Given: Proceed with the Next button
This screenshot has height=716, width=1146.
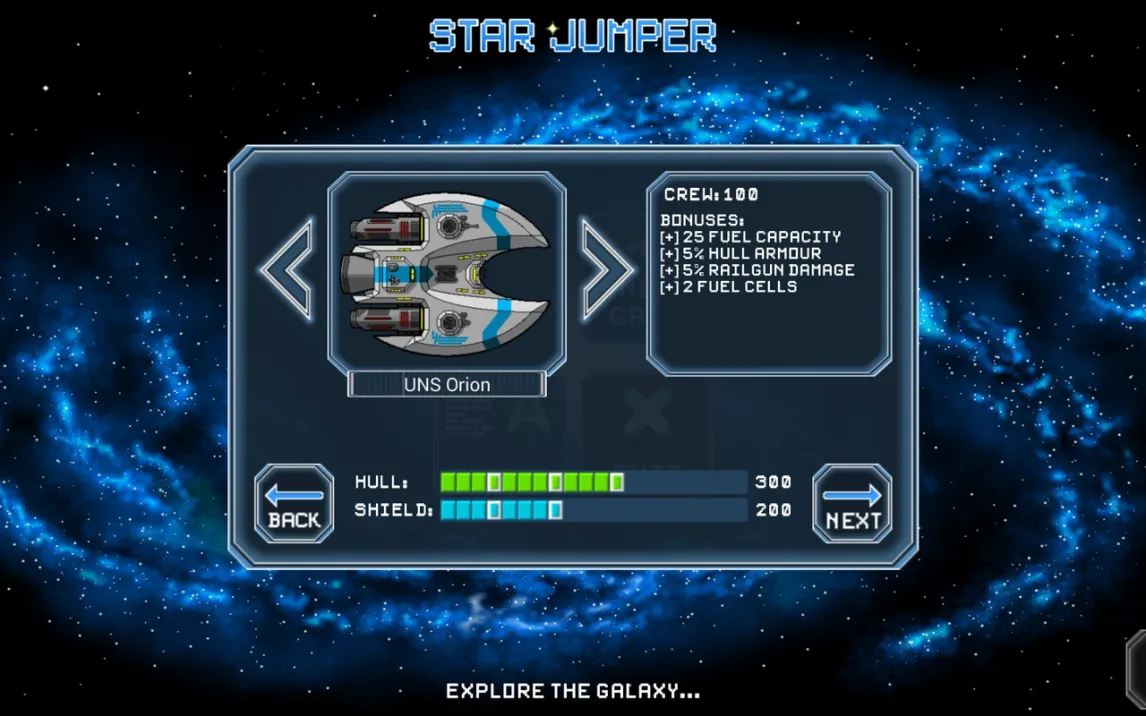Looking at the screenshot, I should [x=852, y=504].
